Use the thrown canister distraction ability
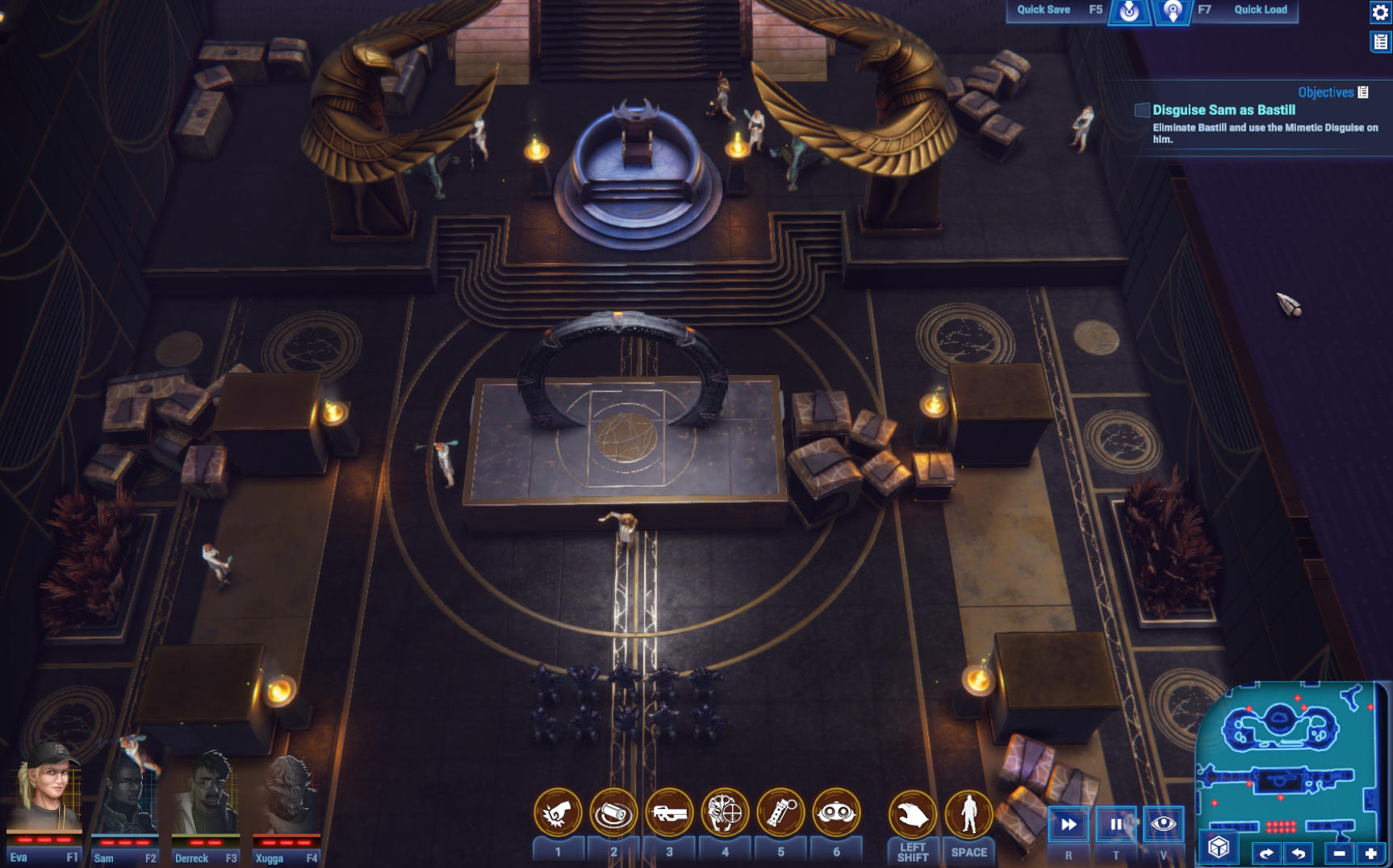 [x=613, y=812]
